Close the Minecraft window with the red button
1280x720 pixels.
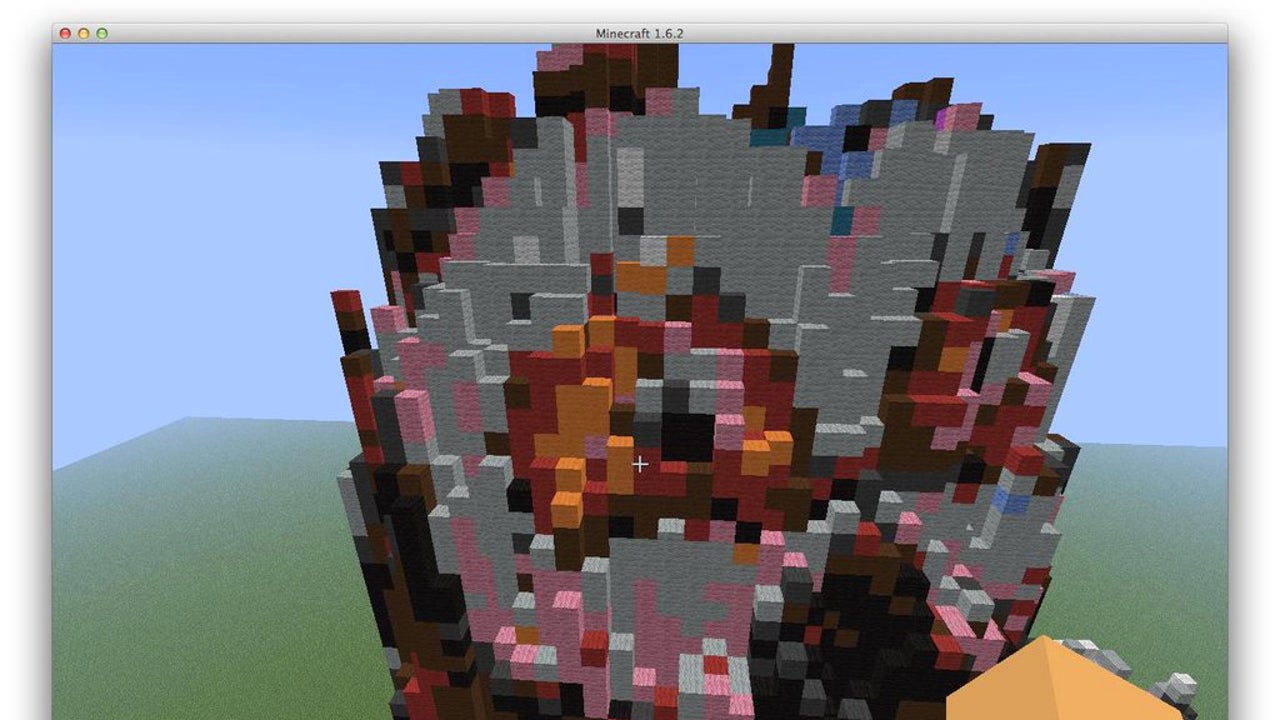[67, 32]
